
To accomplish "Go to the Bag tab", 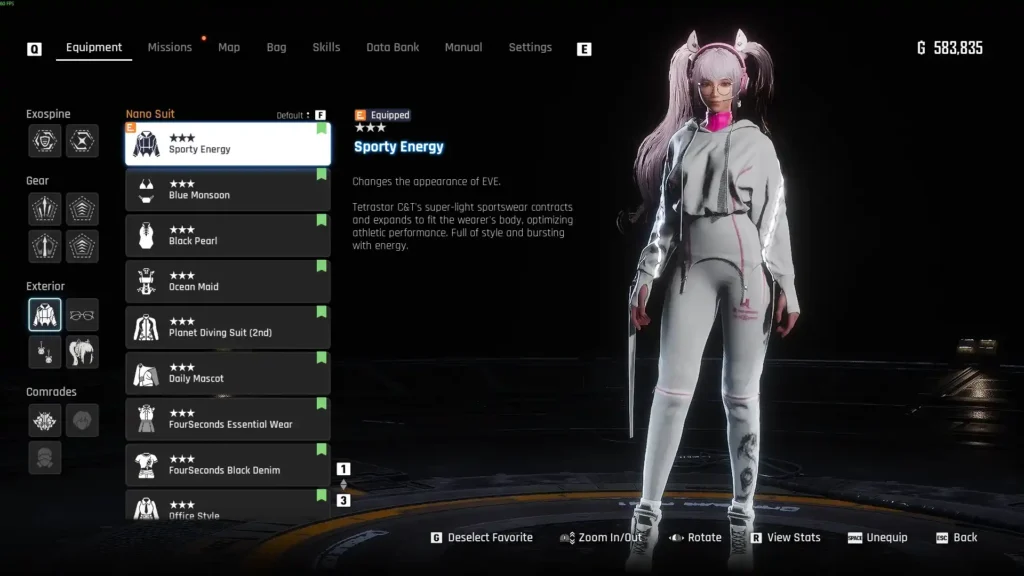I will [x=276, y=47].
